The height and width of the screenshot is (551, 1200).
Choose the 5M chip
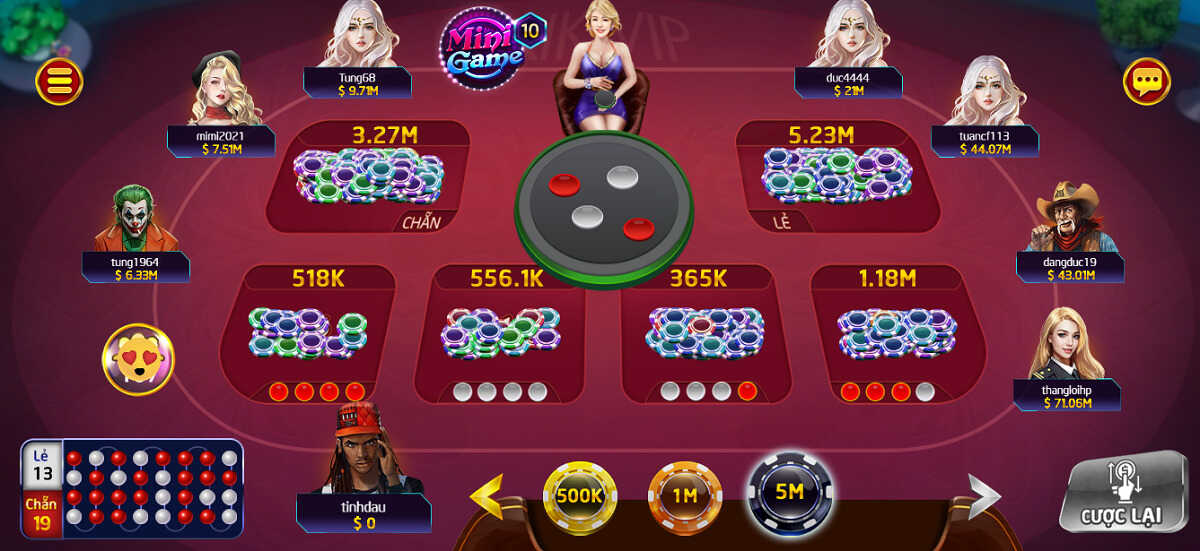[x=790, y=492]
